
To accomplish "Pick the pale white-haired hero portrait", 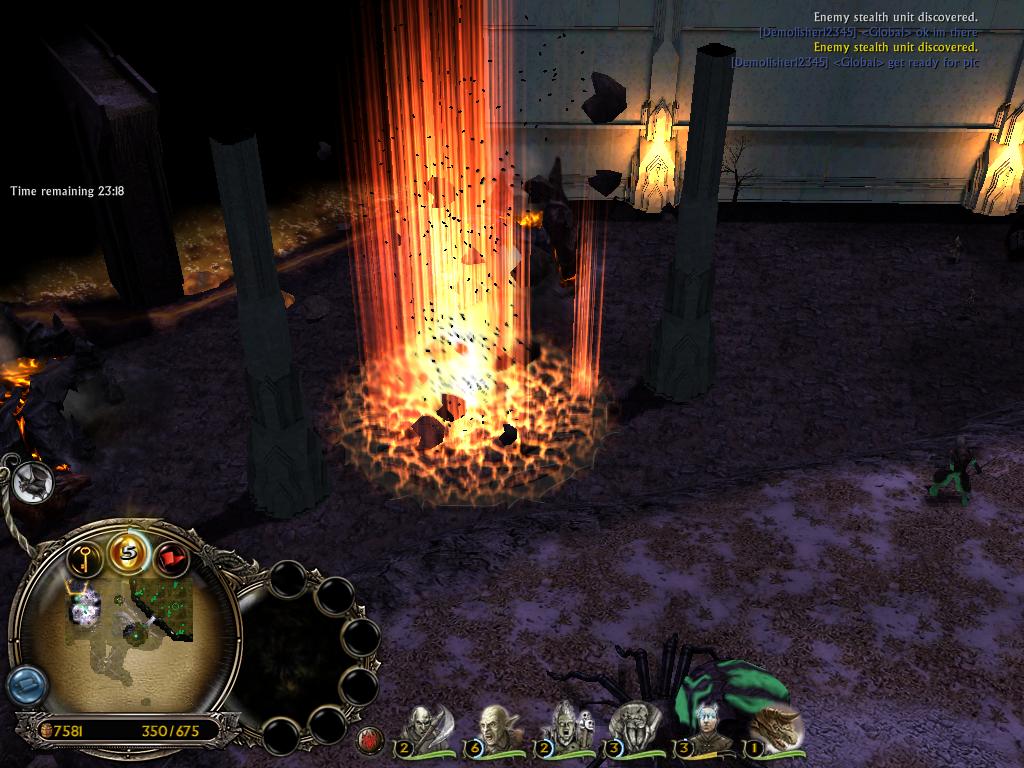I will [x=705, y=729].
